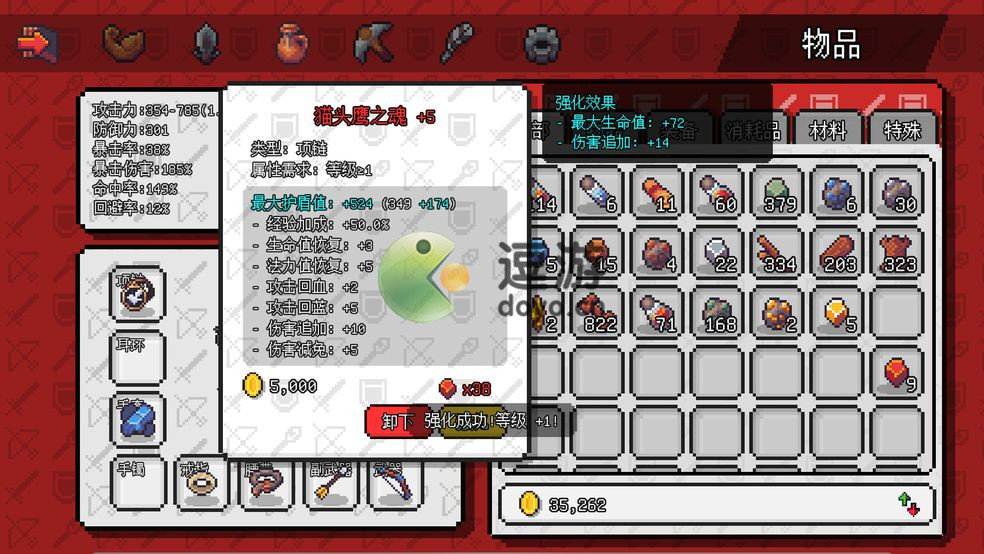984x554 pixels.
Task: Choose the pickaxe icon in top bar
Action: (372, 43)
